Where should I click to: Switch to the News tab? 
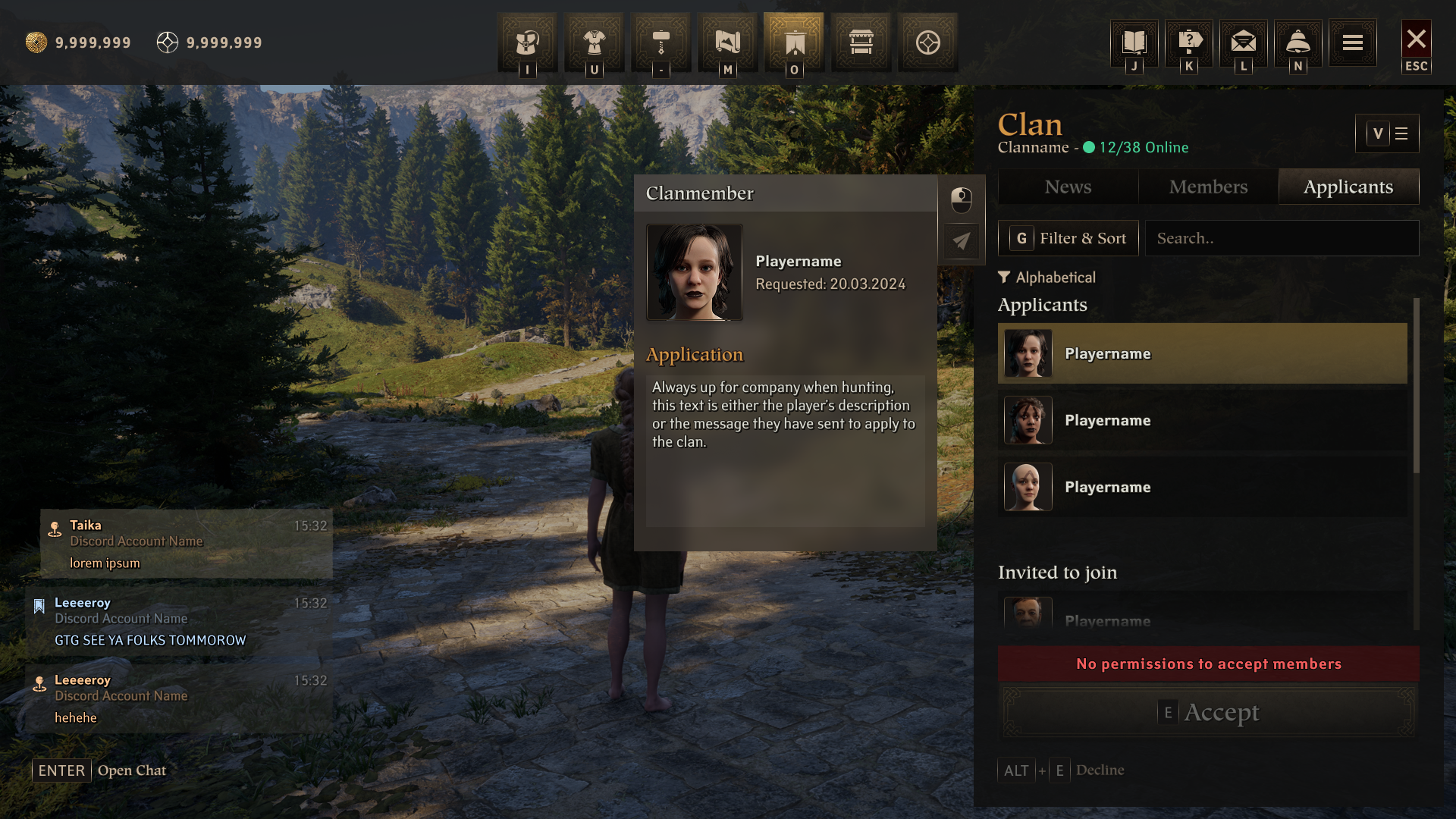coord(1068,187)
